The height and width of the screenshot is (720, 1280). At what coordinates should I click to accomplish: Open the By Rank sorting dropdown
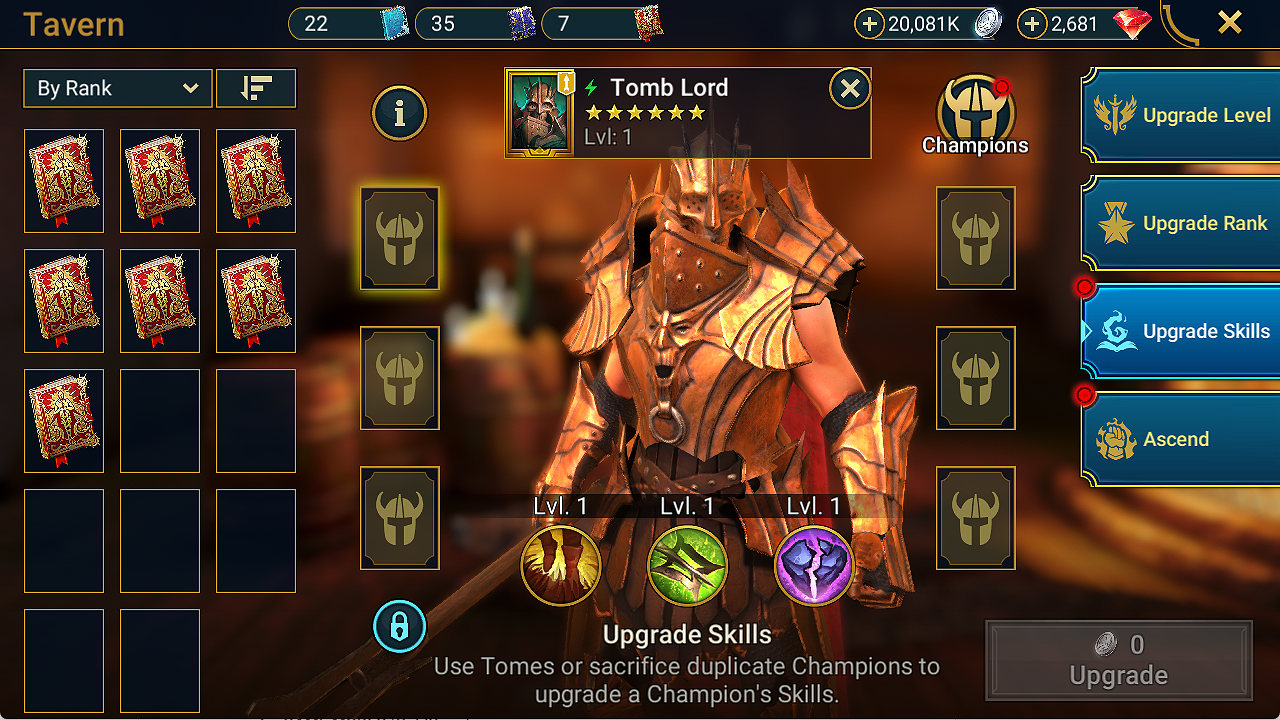click(117, 88)
